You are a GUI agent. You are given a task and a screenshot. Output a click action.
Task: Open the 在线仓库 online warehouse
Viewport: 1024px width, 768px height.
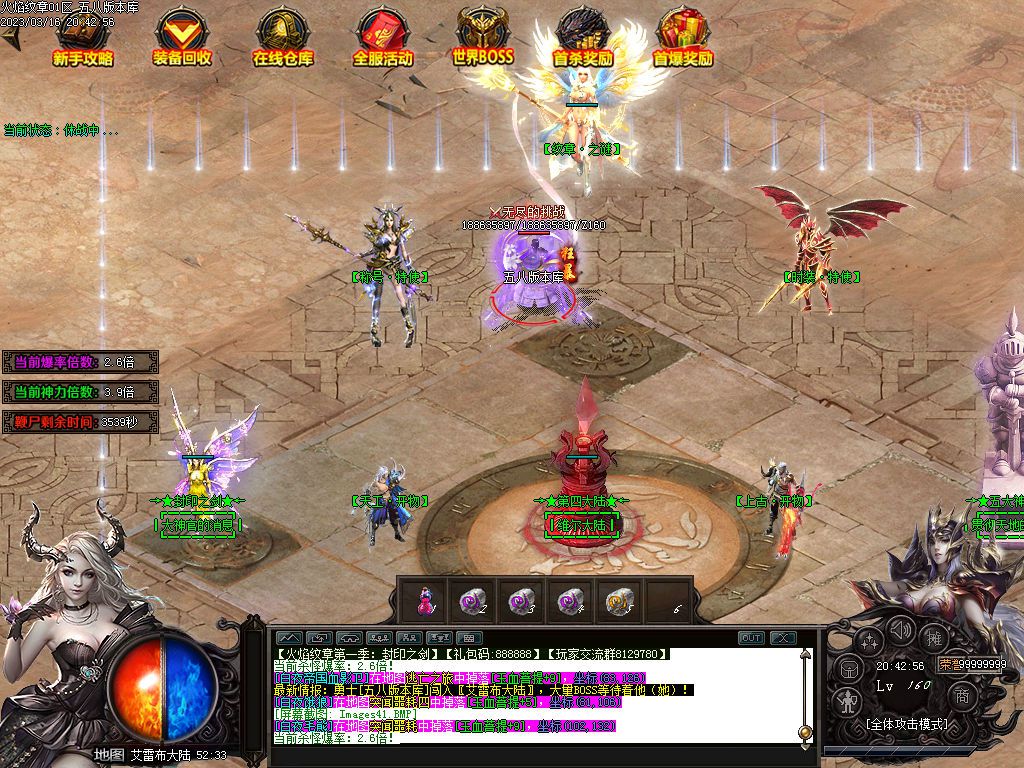[x=282, y=38]
